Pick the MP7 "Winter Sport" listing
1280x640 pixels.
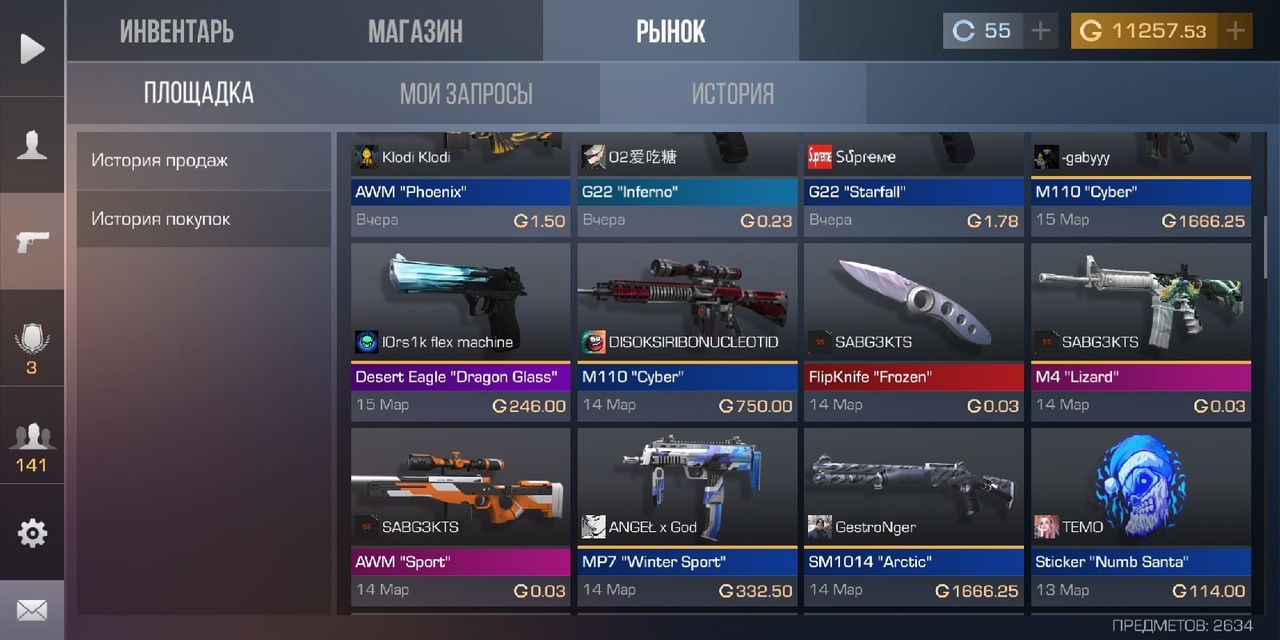pos(687,515)
